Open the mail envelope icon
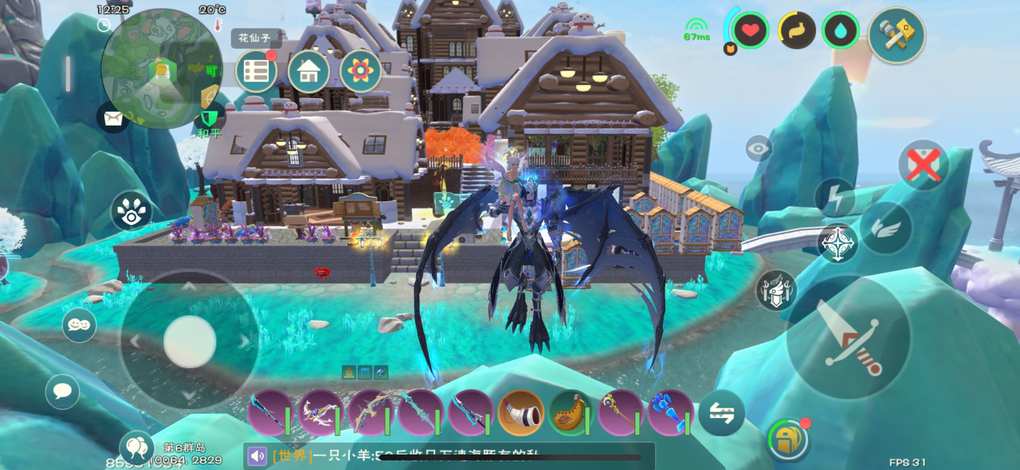 click(x=112, y=118)
